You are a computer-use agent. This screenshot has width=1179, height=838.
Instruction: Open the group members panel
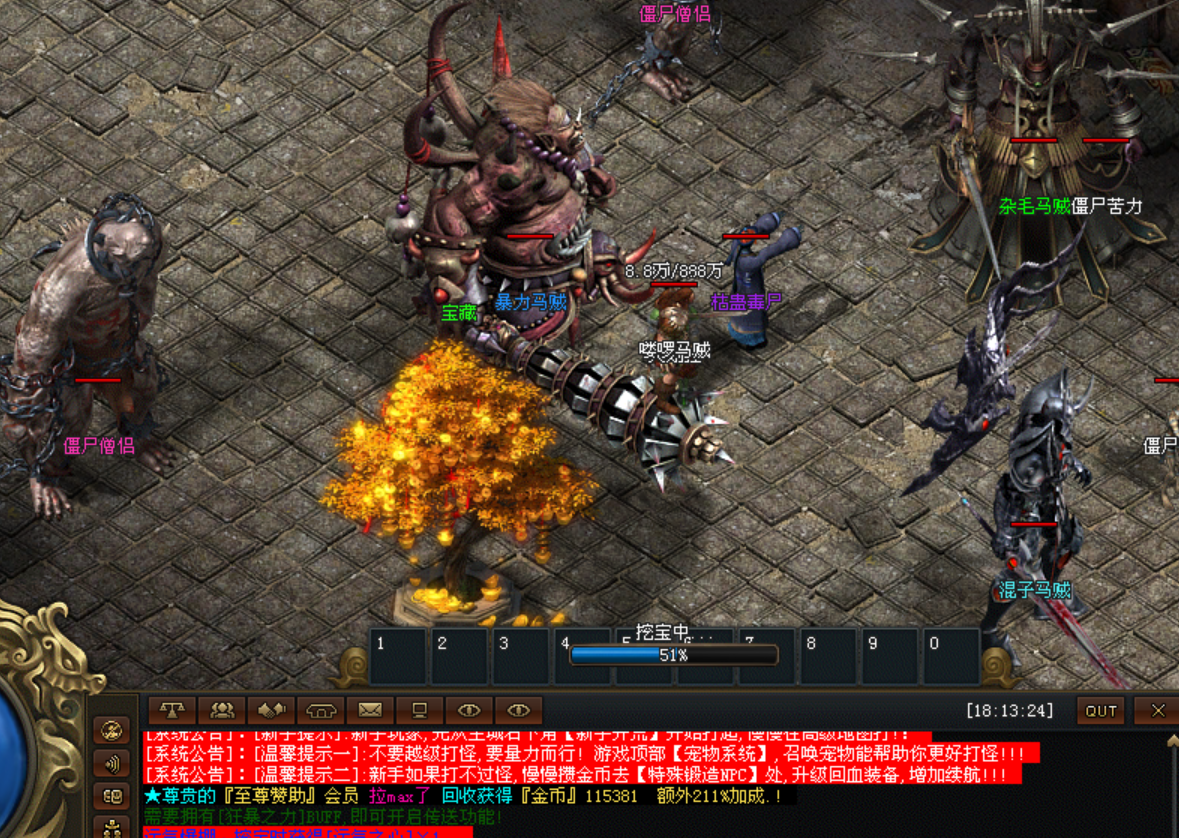222,710
